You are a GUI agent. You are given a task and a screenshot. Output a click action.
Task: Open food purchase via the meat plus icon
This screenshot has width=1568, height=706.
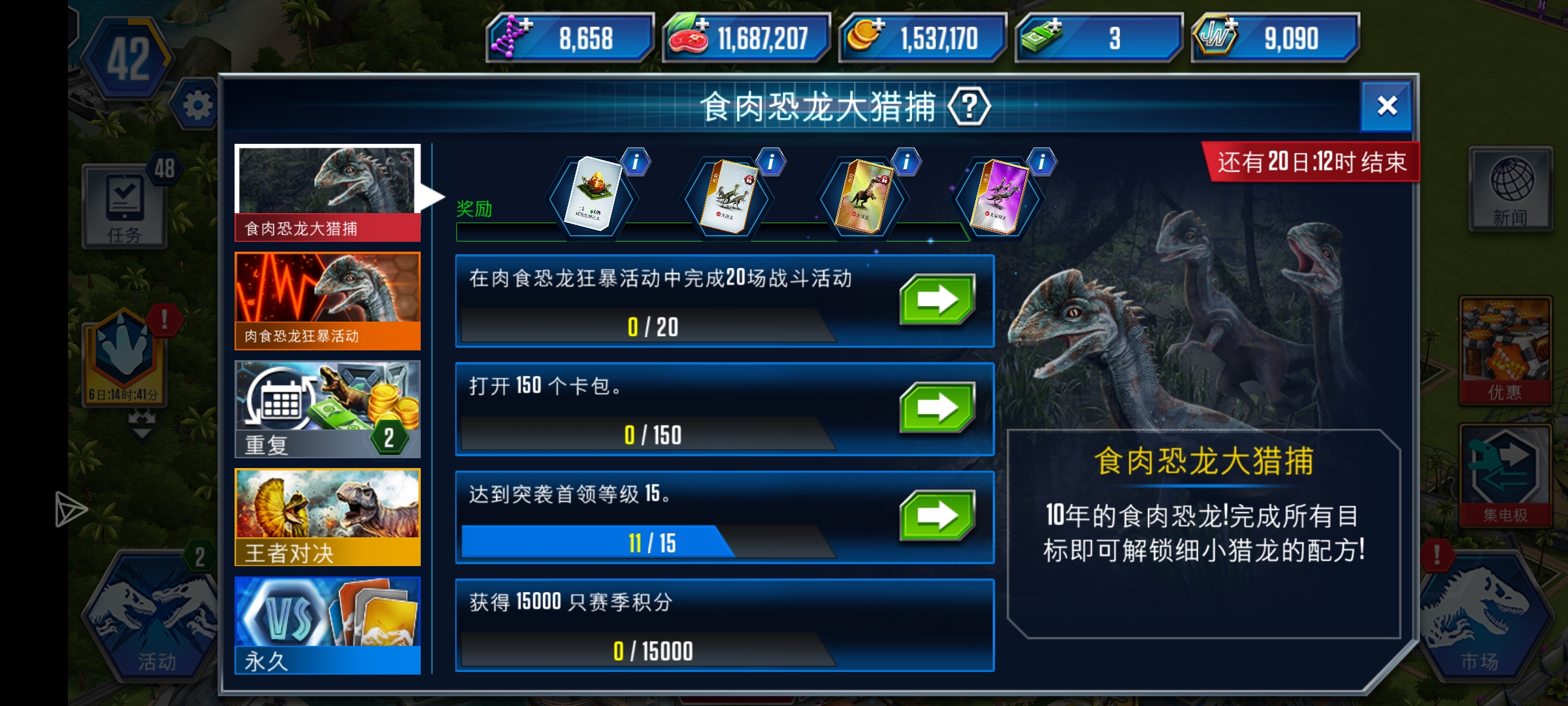tap(702, 24)
